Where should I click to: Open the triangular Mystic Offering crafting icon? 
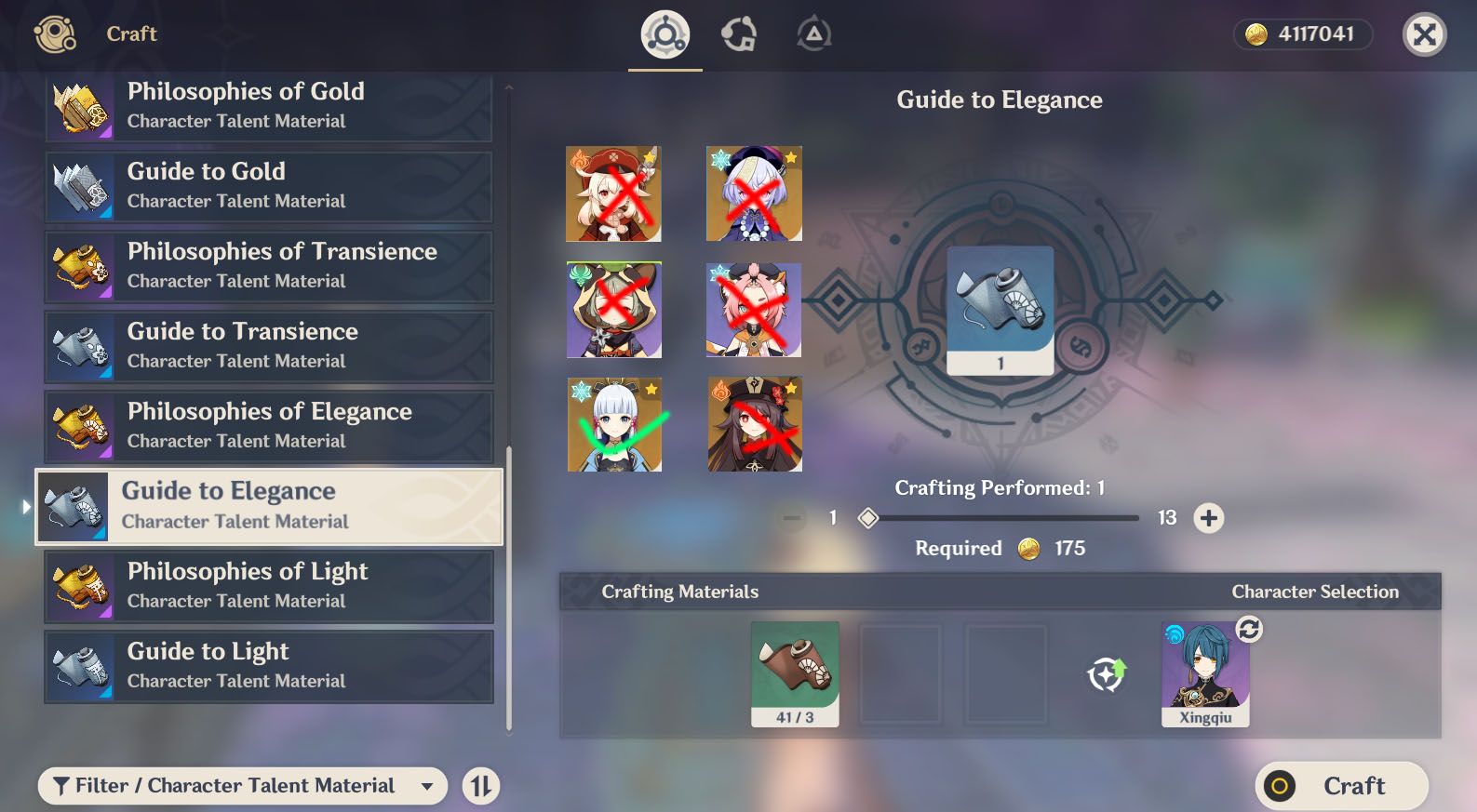point(812,34)
